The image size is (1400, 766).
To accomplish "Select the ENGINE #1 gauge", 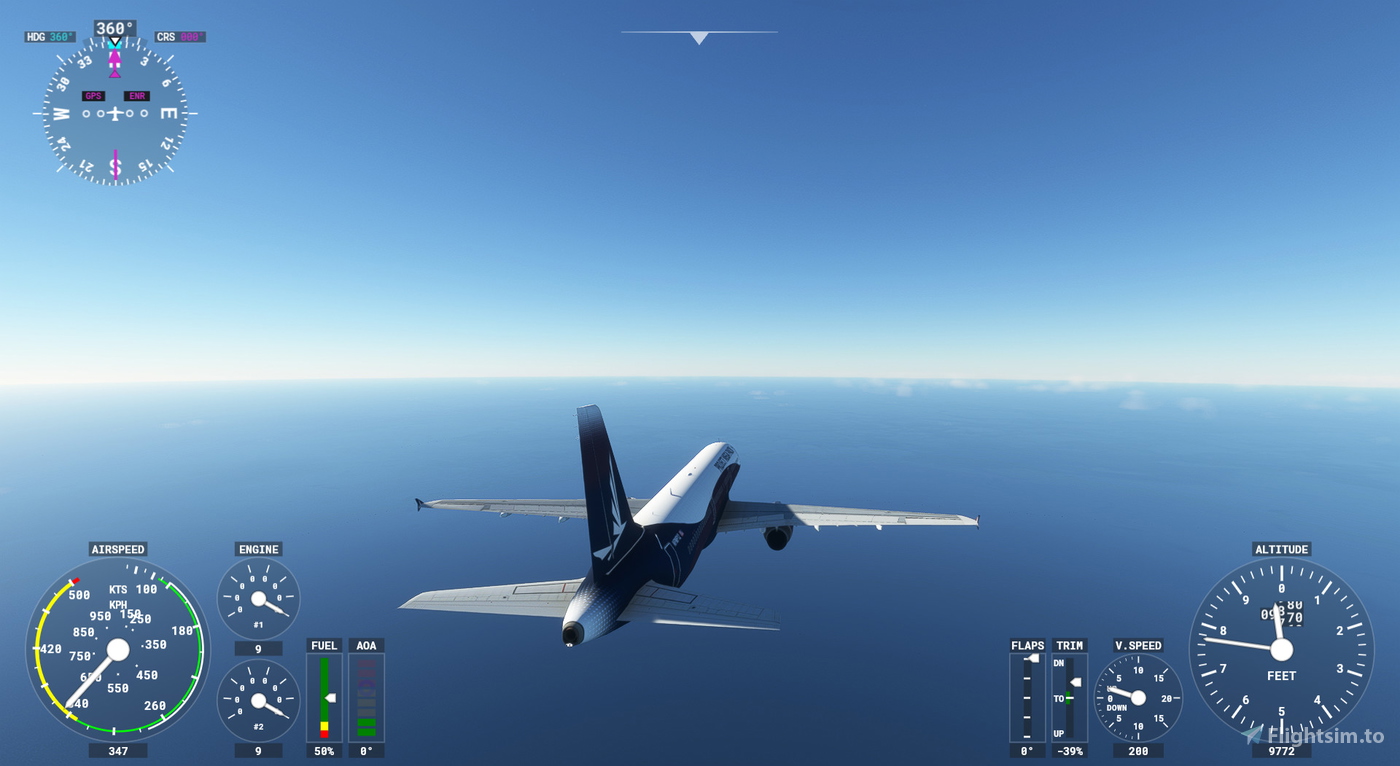I will (x=258, y=597).
